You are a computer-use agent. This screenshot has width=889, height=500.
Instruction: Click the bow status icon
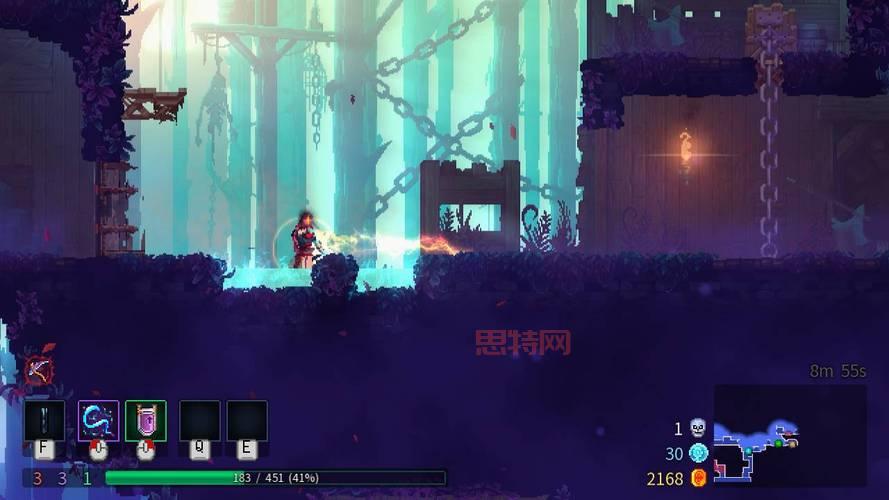click(40, 370)
